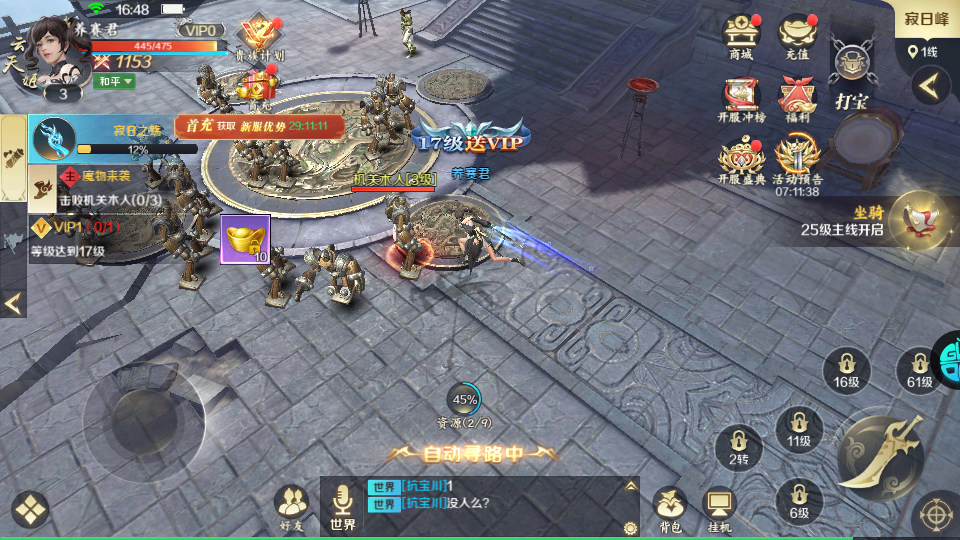Open the 贵族计划 noble plan icon
This screenshot has height=540, width=960.
click(x=258, y=38)
